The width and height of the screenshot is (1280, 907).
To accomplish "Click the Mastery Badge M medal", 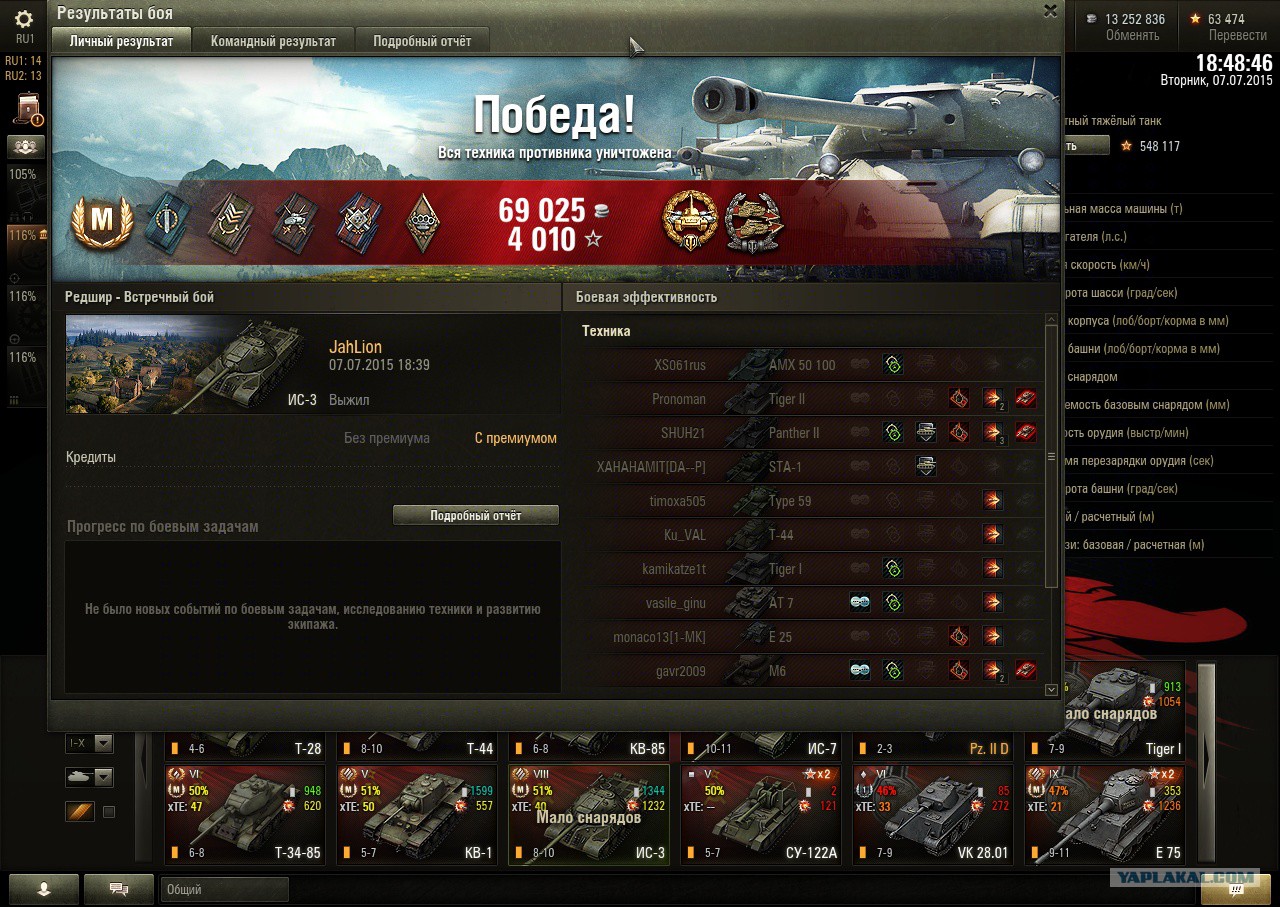I will pyautogui.click(x=102, y=222).
